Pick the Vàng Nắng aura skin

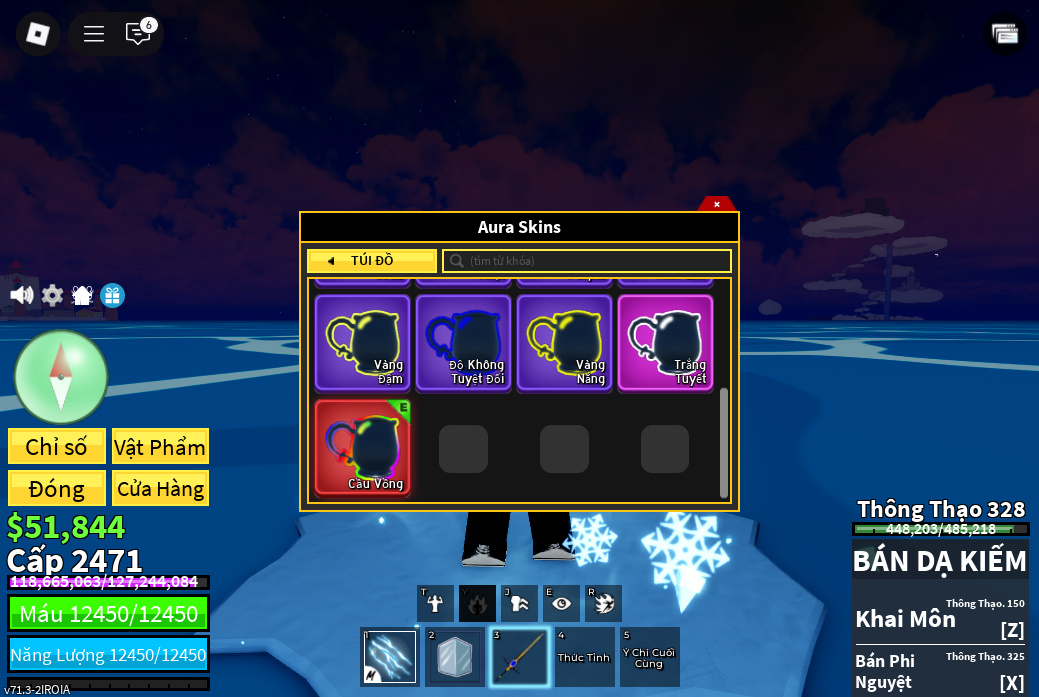564,342
